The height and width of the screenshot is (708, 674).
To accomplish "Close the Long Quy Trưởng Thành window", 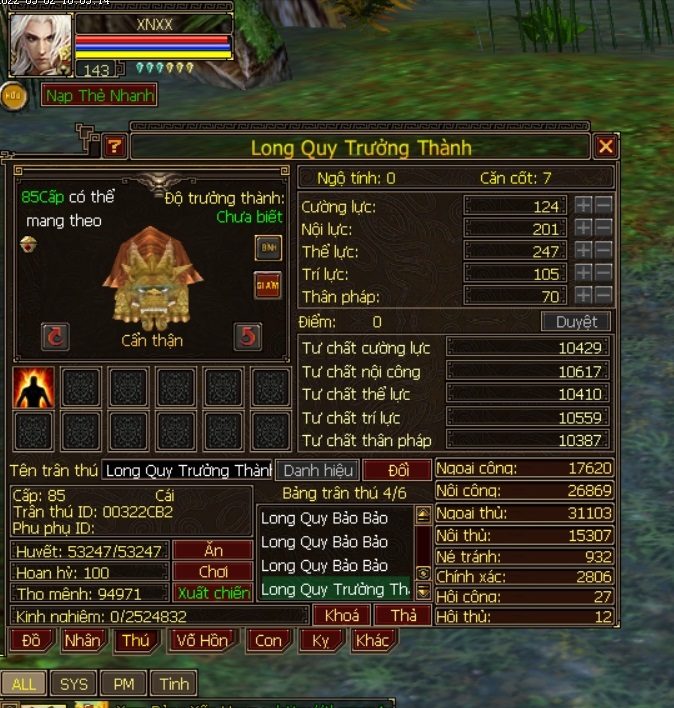I will [606, 148].
